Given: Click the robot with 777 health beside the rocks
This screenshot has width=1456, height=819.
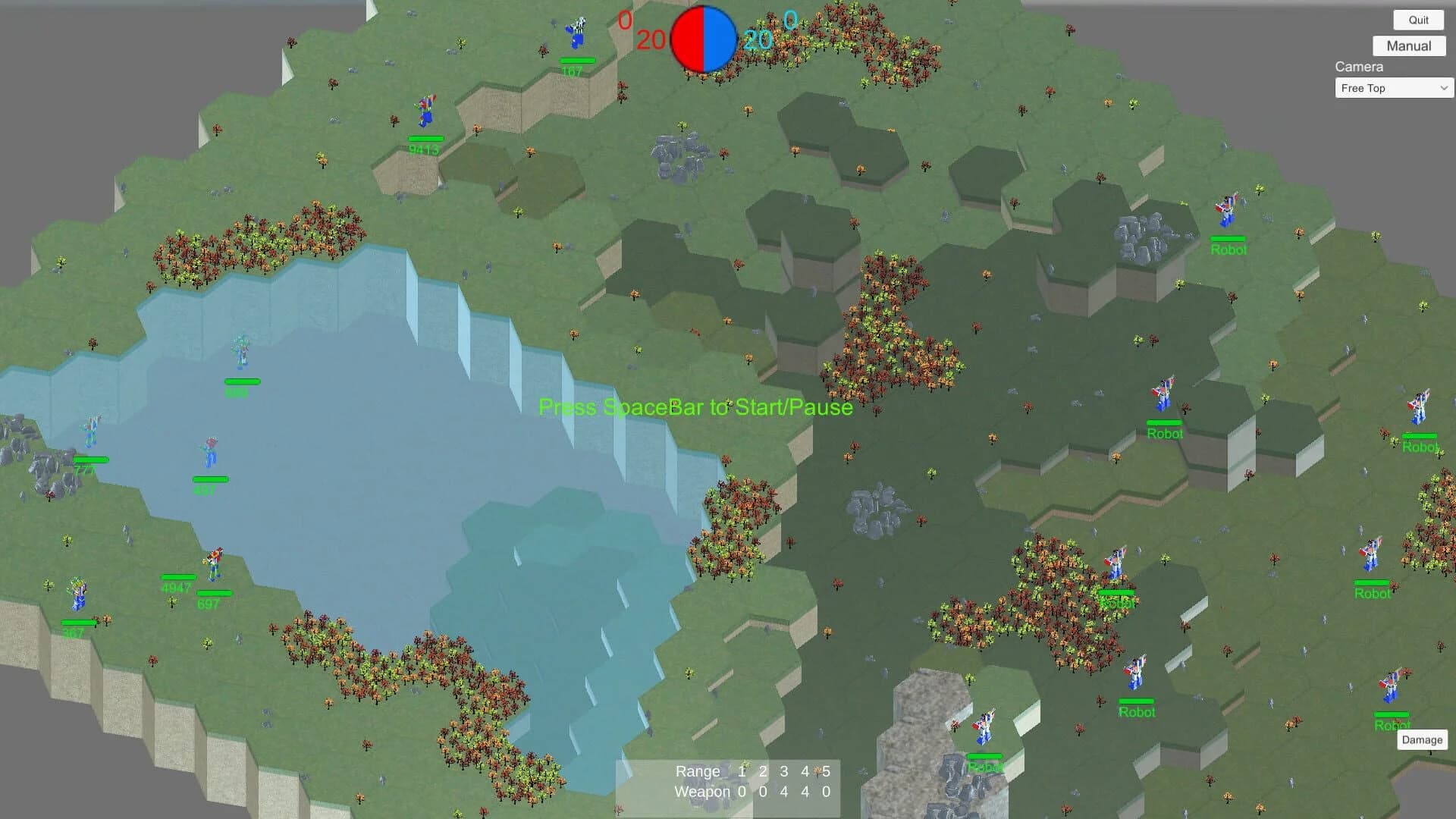Looking at the screenshot, I should (x=93, y=430).
